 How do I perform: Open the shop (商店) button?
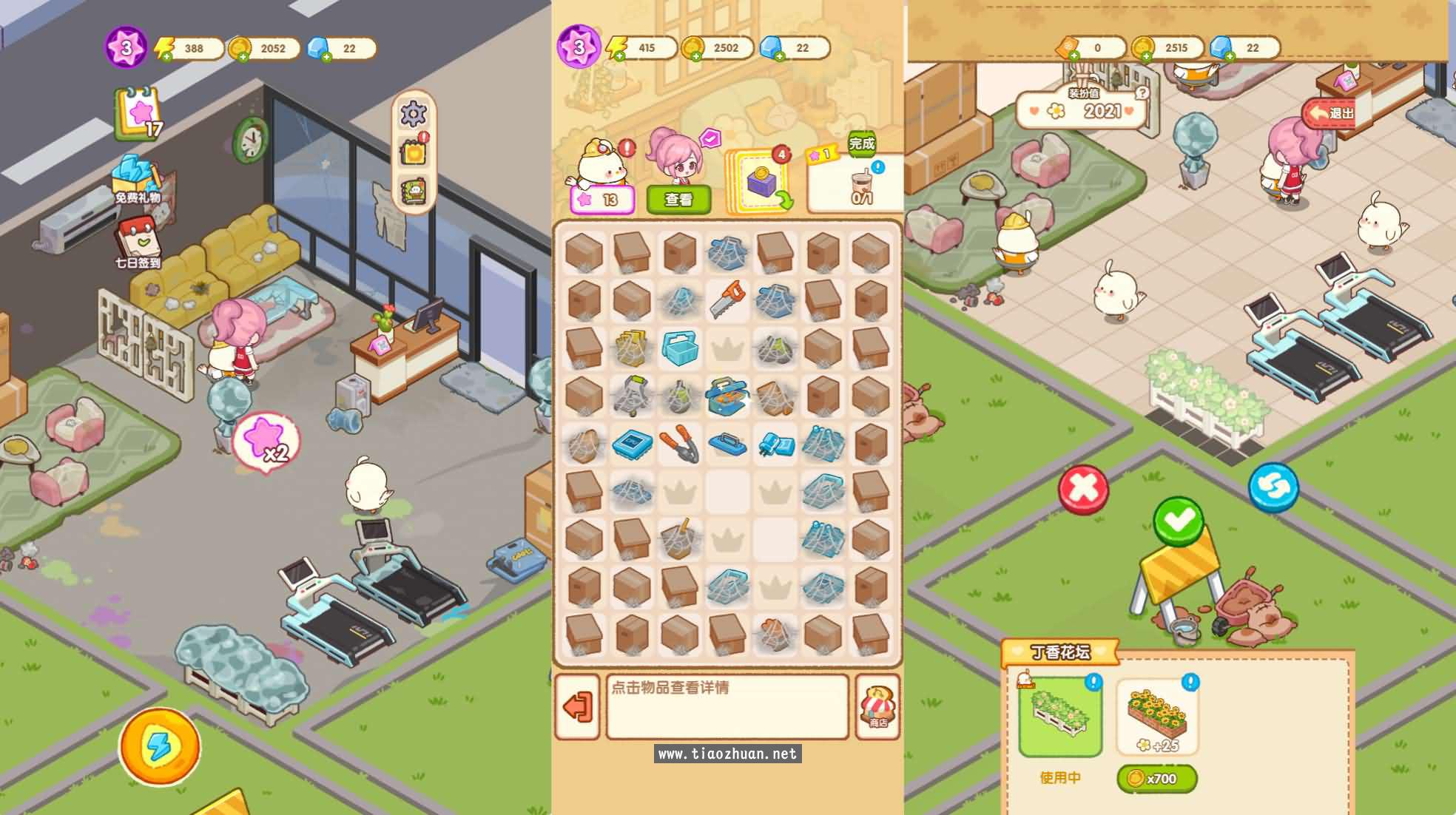[878, 707]
